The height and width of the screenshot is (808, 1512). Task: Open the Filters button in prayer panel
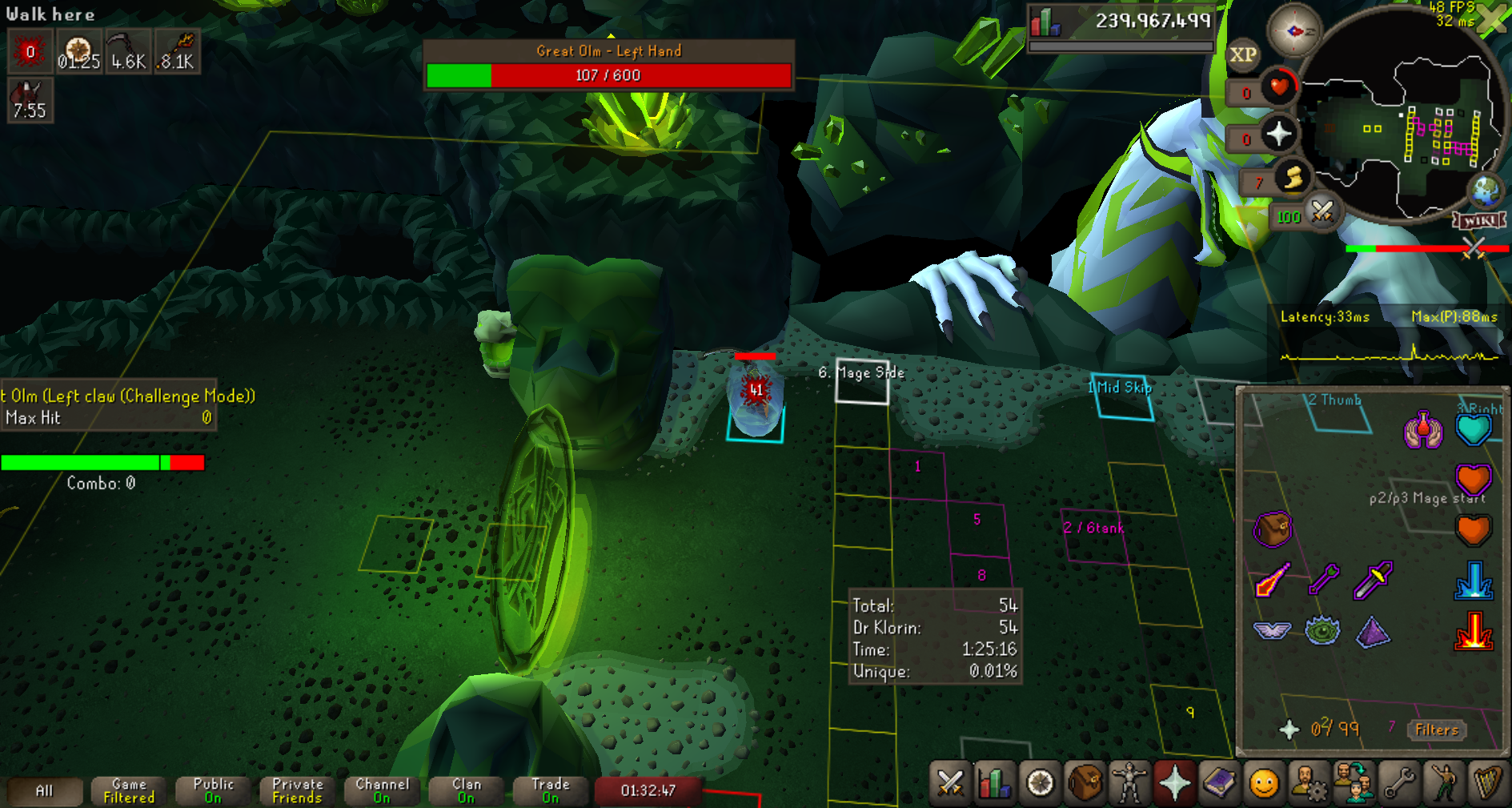pos(1437,730)
